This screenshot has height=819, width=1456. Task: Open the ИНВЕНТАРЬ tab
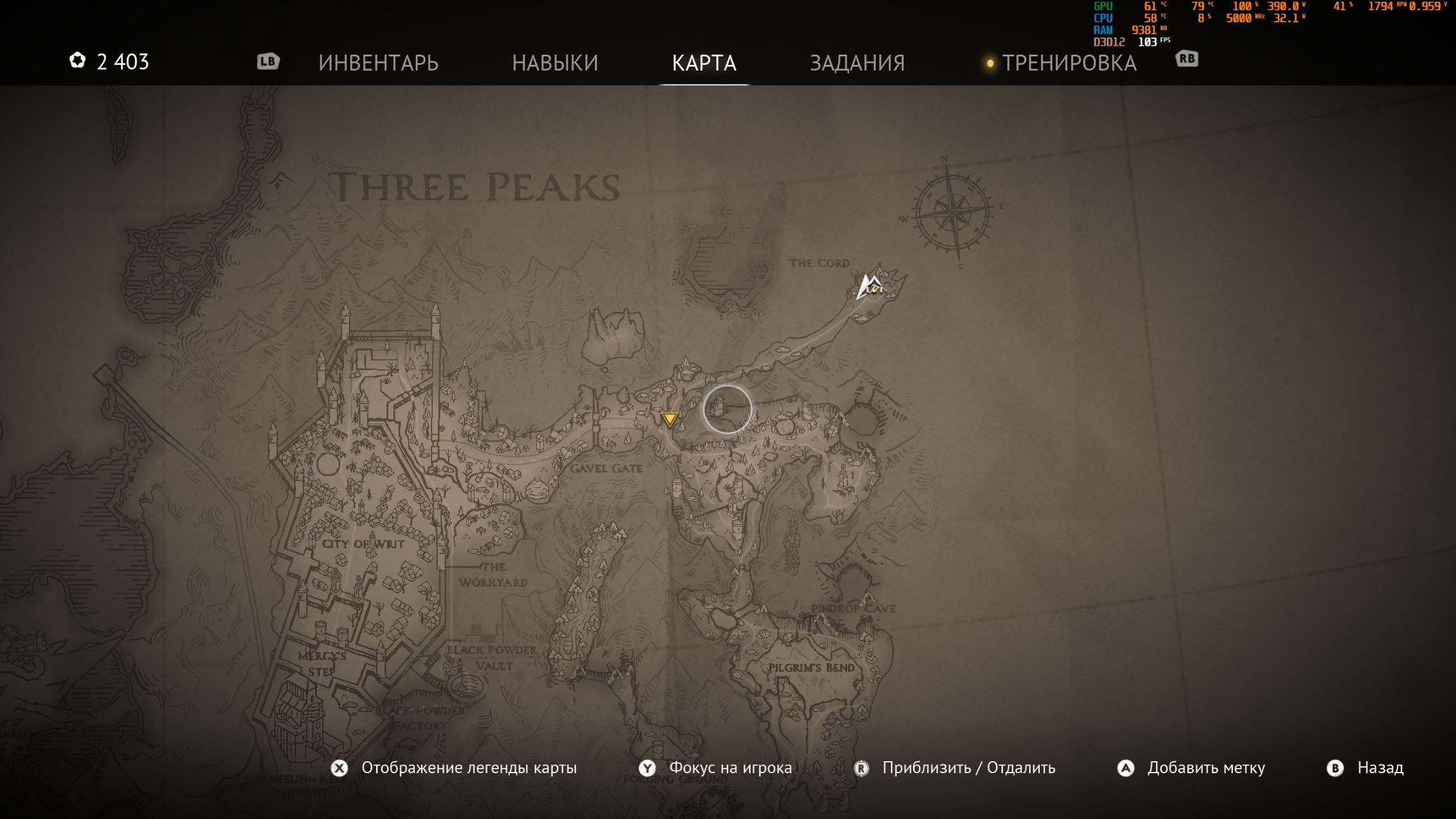tap(378, 63)
